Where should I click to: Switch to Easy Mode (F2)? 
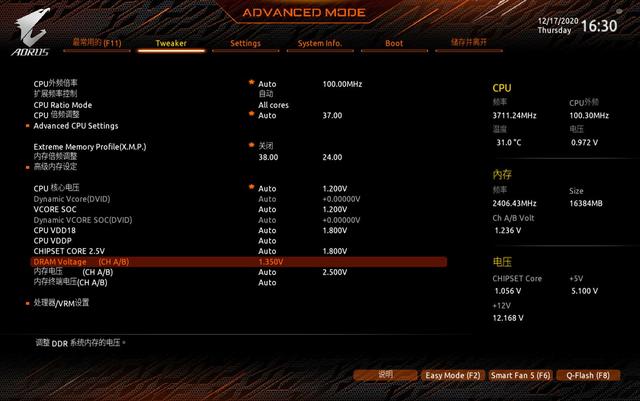click(452, 375)
